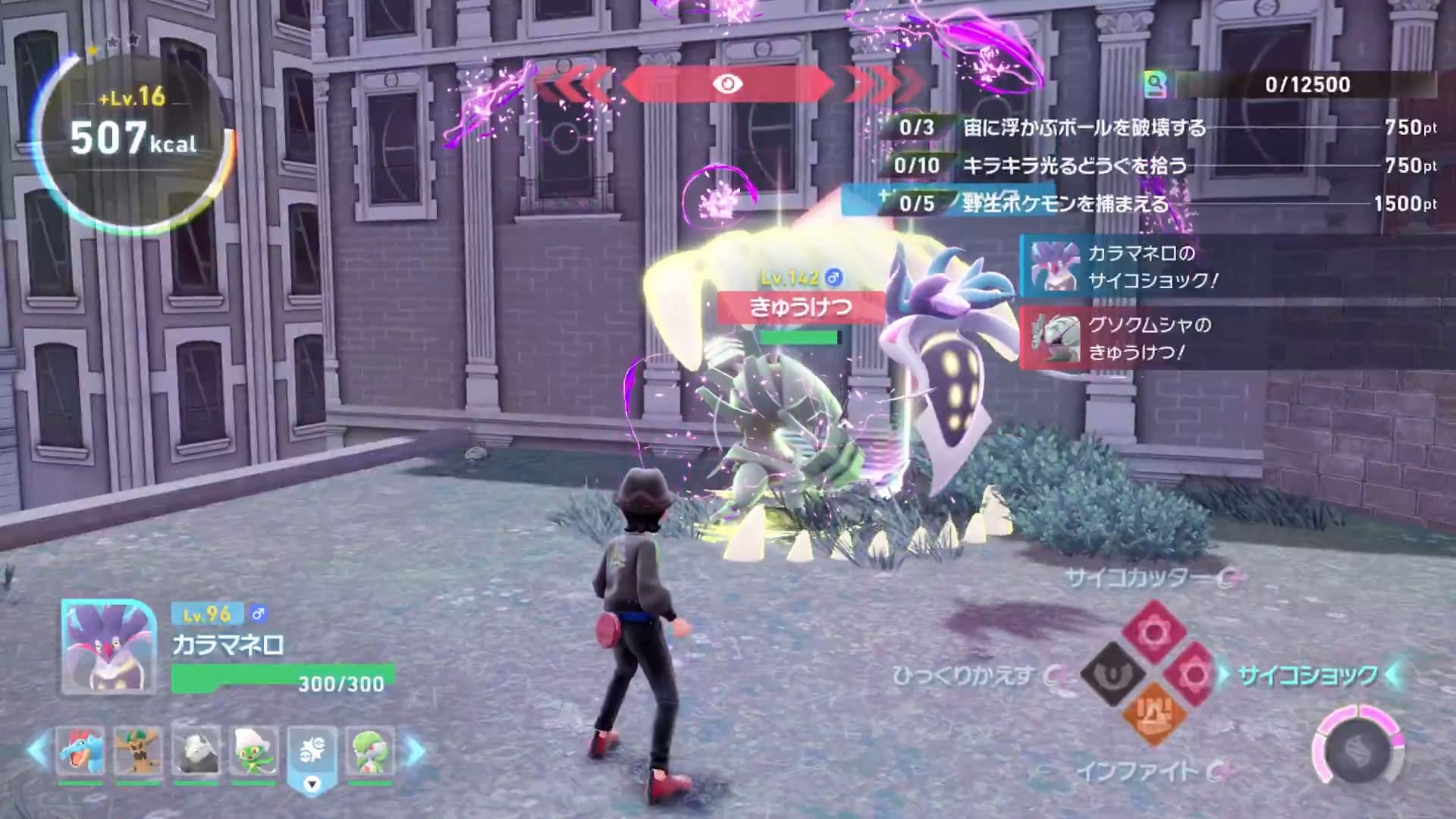
Task: Click the points total trainer icon
Action: click(1156, 84)
